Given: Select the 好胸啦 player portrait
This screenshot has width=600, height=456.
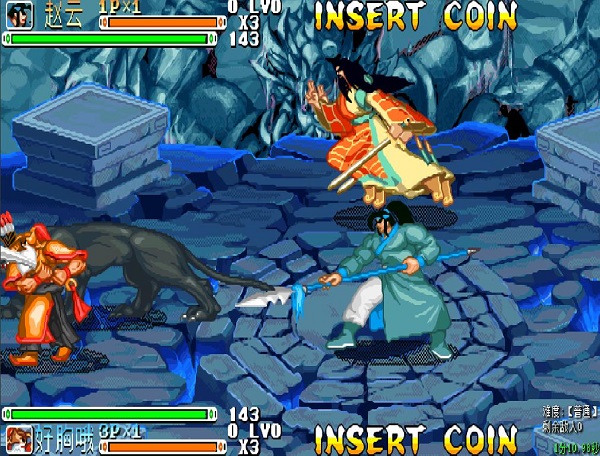Looking at the screenshot, I should pos(18,438).
